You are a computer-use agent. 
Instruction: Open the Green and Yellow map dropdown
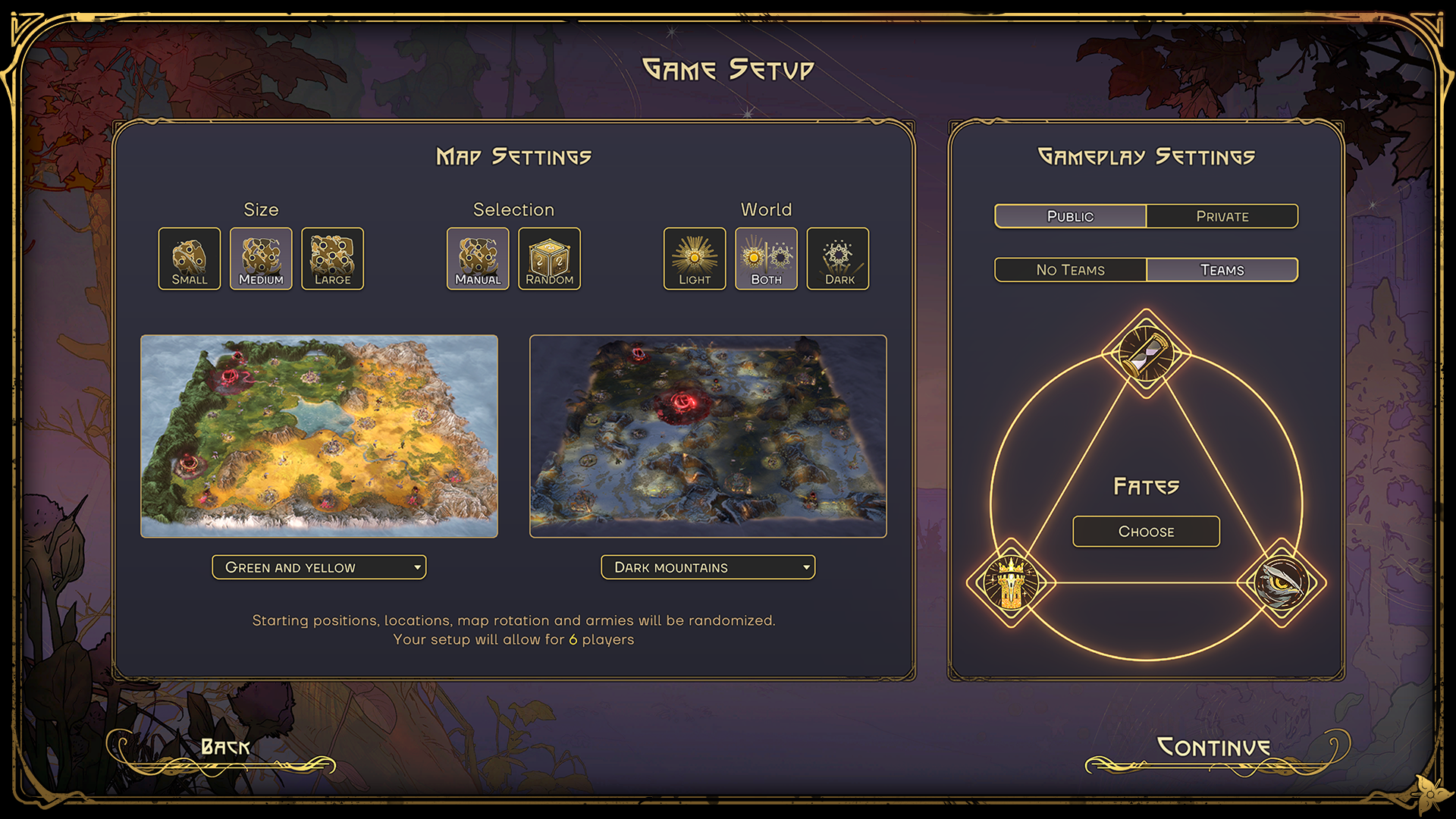[319, 567]
